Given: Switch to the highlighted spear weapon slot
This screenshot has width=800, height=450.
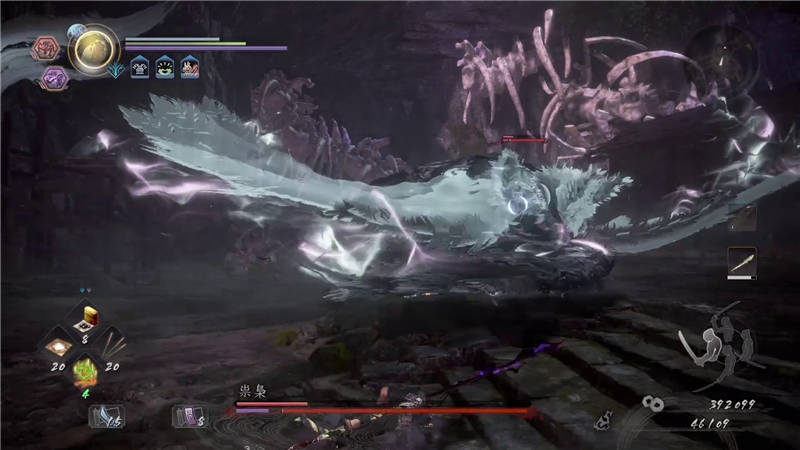Looking at the screenshot, I should tap(741, 262).
